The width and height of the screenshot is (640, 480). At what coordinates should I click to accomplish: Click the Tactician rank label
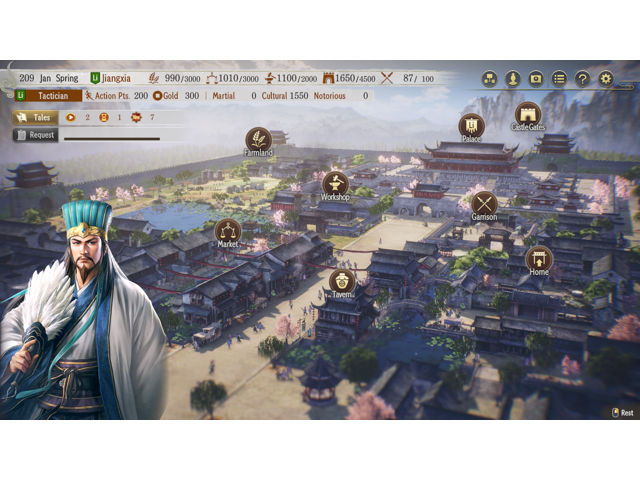(48, 96)
